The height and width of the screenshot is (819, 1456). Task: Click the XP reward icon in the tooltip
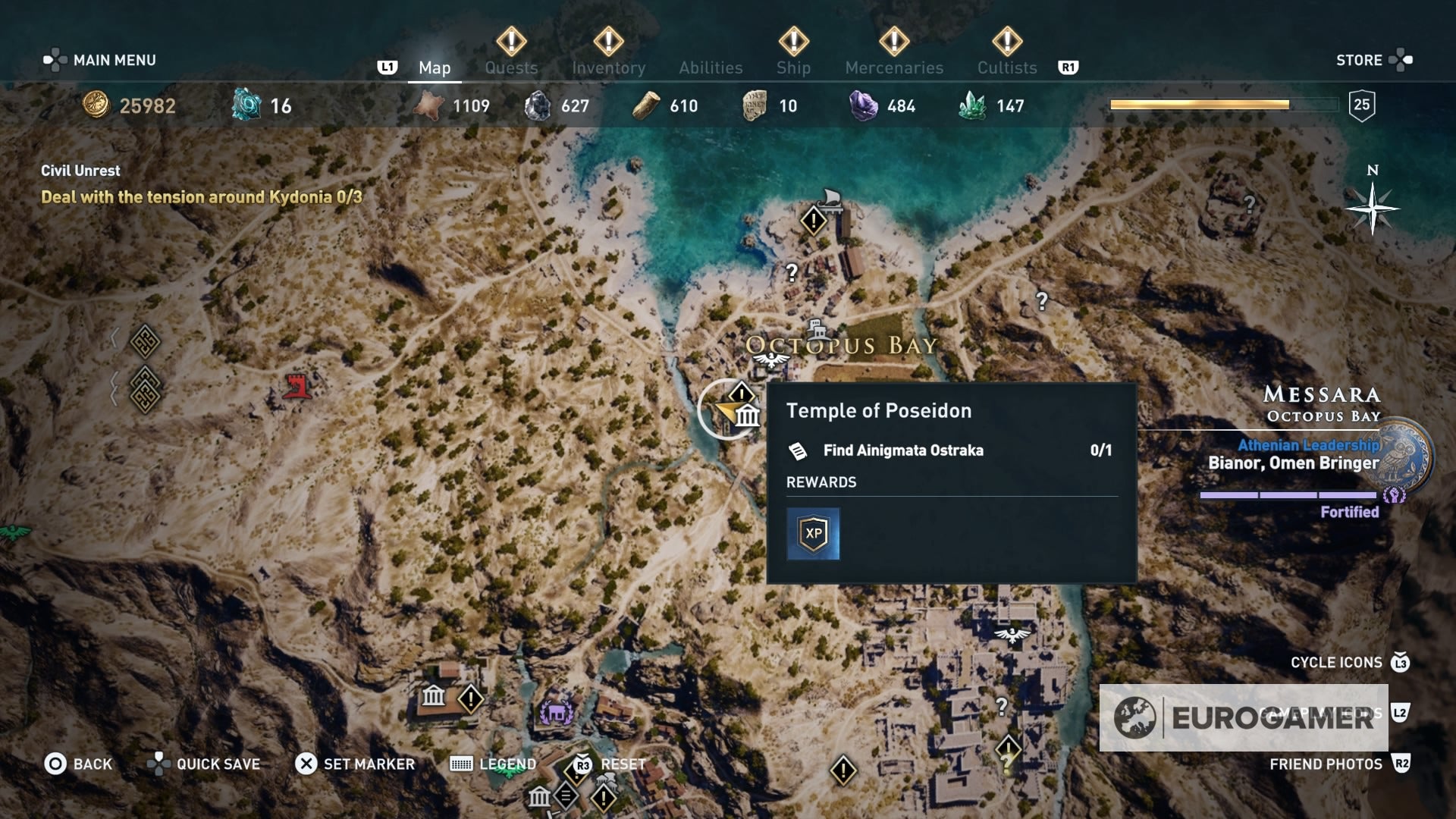(813, 533)
